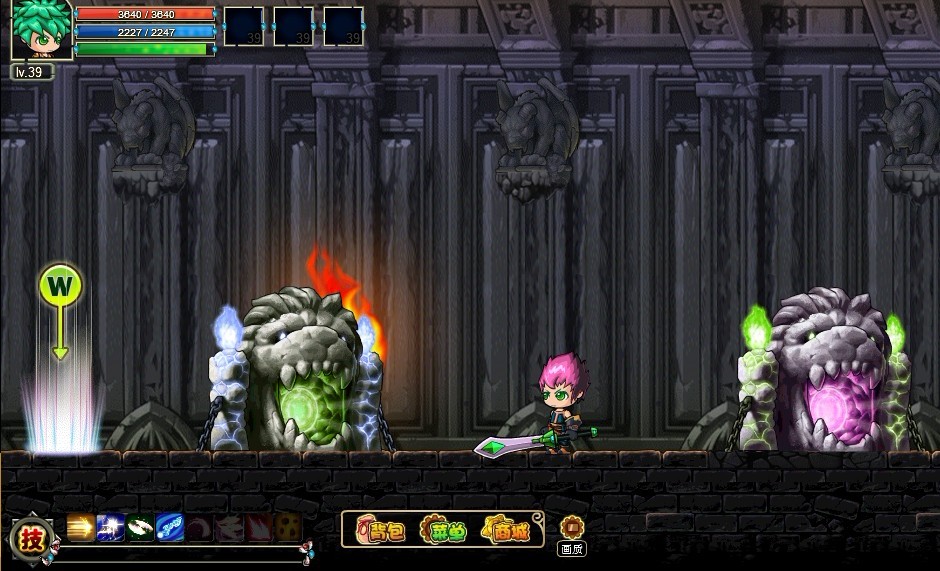Activate the golden dash strike skill
940x571 pixels.
pos(81,527)
